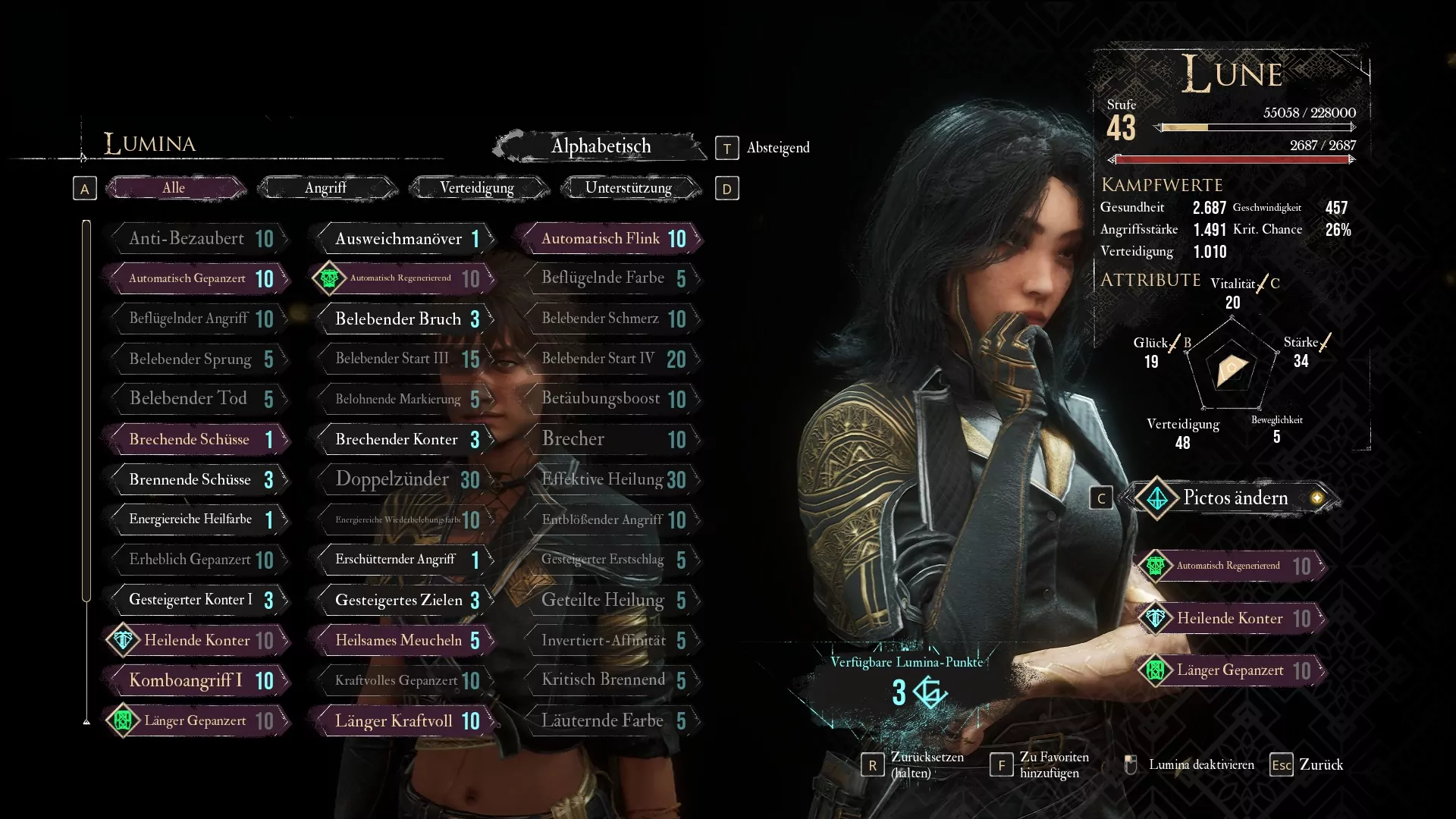1456x819 pixels.
Task: Show the Unterstützung lumina category
Action: tap(629, 188)
